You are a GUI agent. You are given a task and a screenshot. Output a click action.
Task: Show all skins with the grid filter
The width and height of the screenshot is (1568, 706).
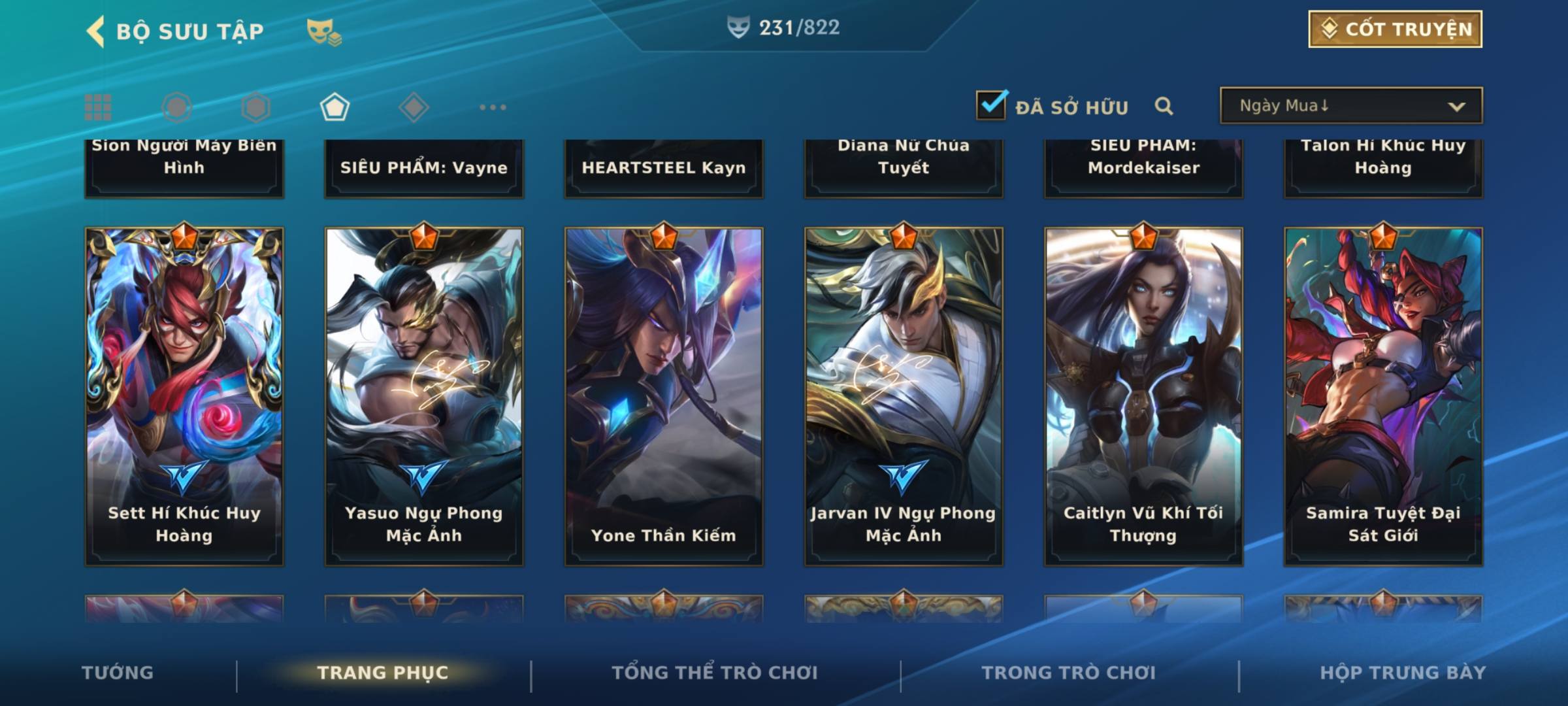tap(98, 107)
